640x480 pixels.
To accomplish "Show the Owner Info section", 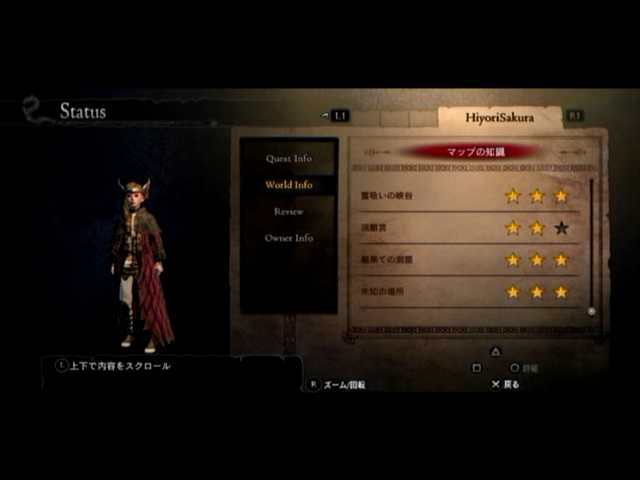I will pyautogui.click(x=288, y=238).
